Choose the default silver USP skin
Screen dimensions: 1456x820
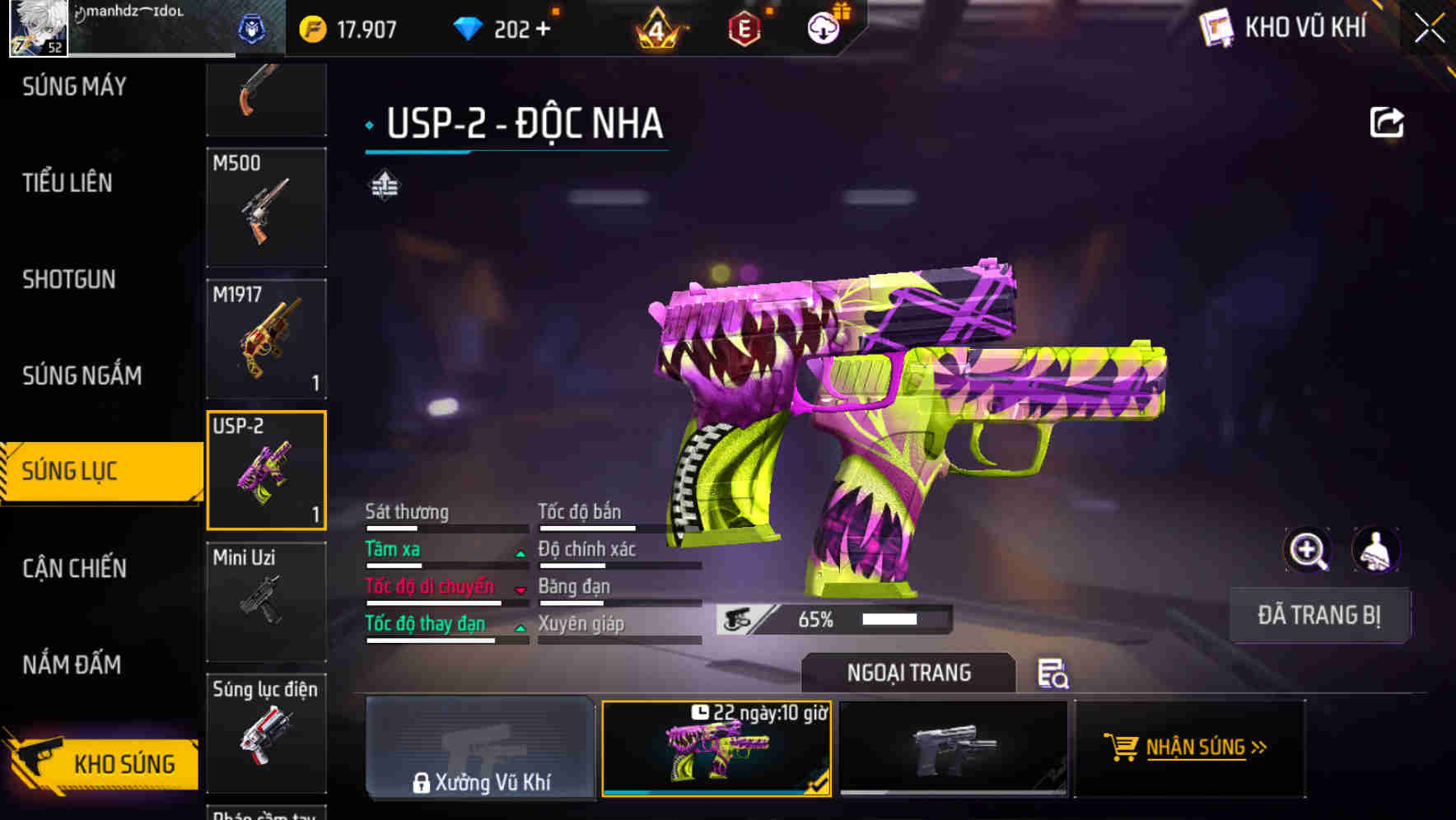(x=953, y=748)
